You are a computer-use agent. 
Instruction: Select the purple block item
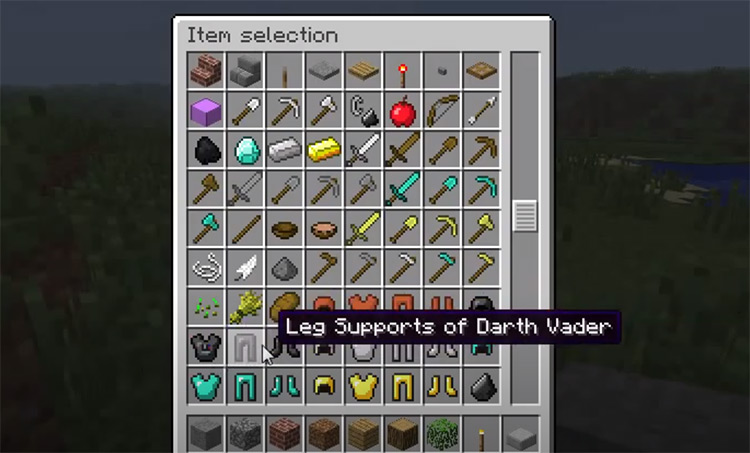[x=205, y=110]
